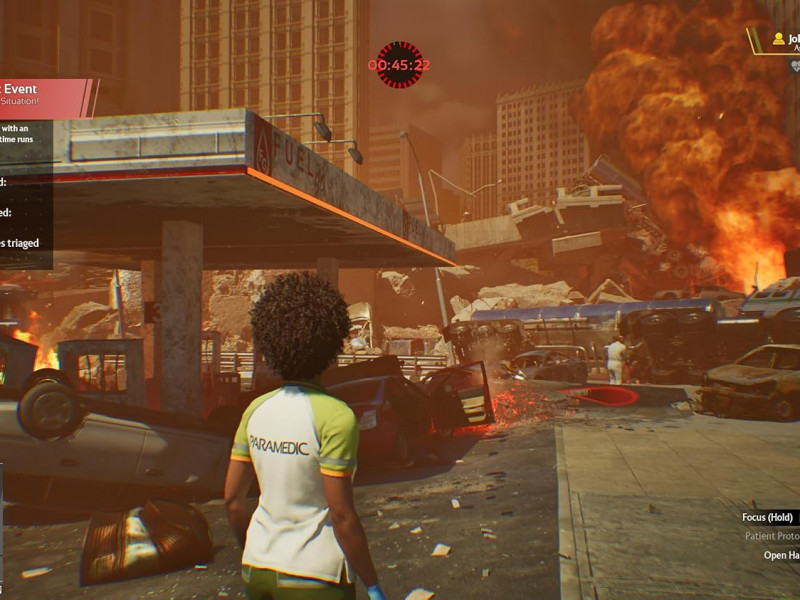Choose the Patient Proto action label

(771, 536)
